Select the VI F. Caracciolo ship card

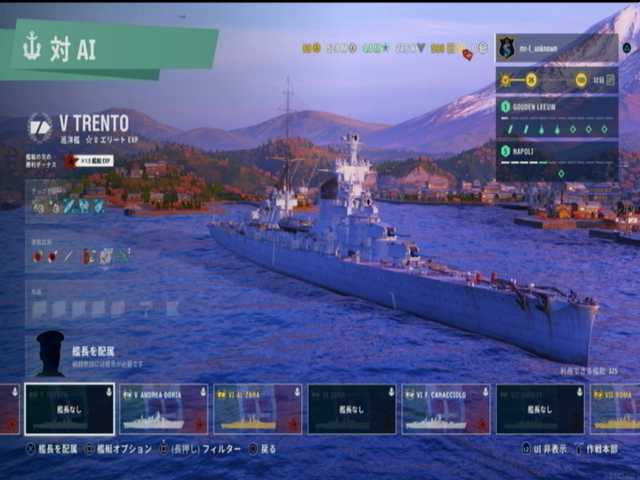click(445, 409)
